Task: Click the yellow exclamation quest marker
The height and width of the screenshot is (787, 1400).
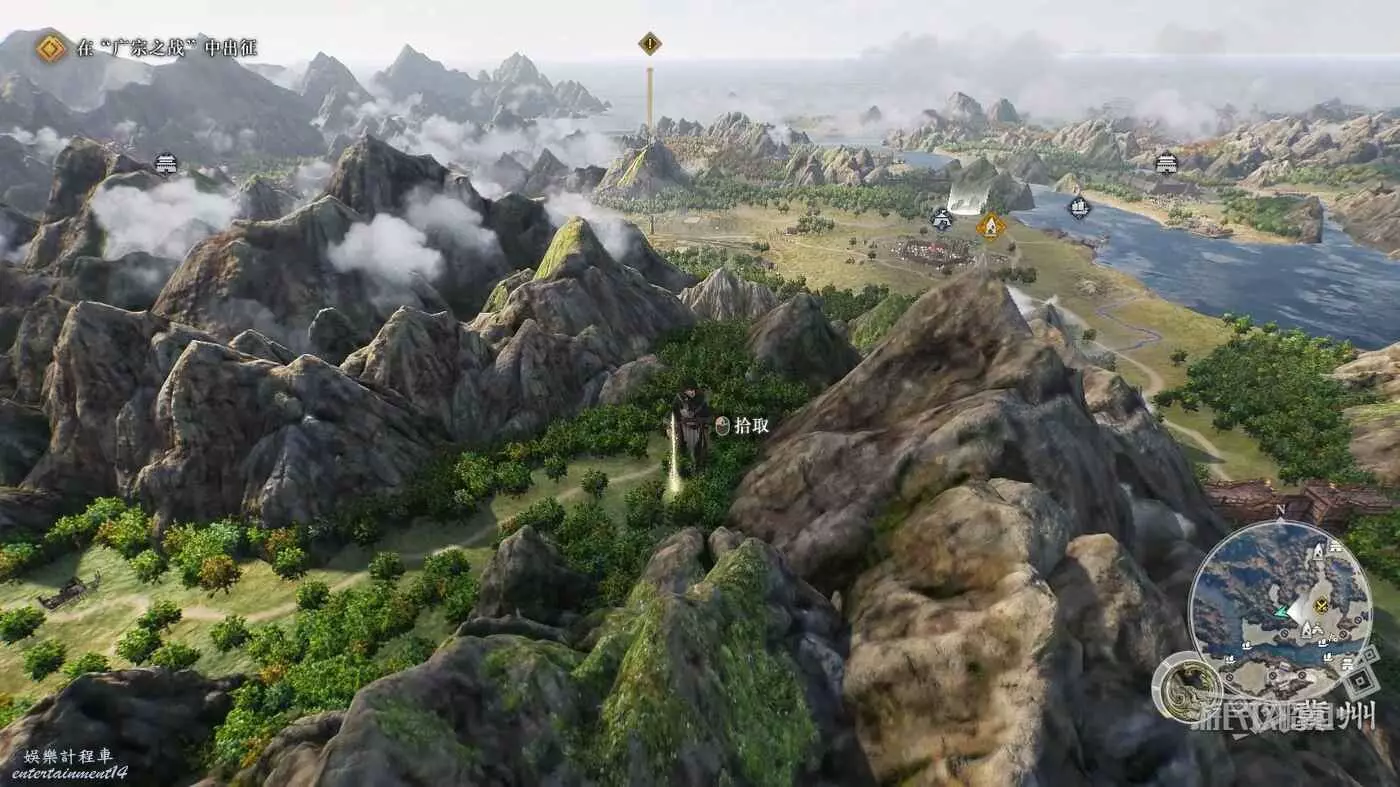Action: tap(650, 43)
